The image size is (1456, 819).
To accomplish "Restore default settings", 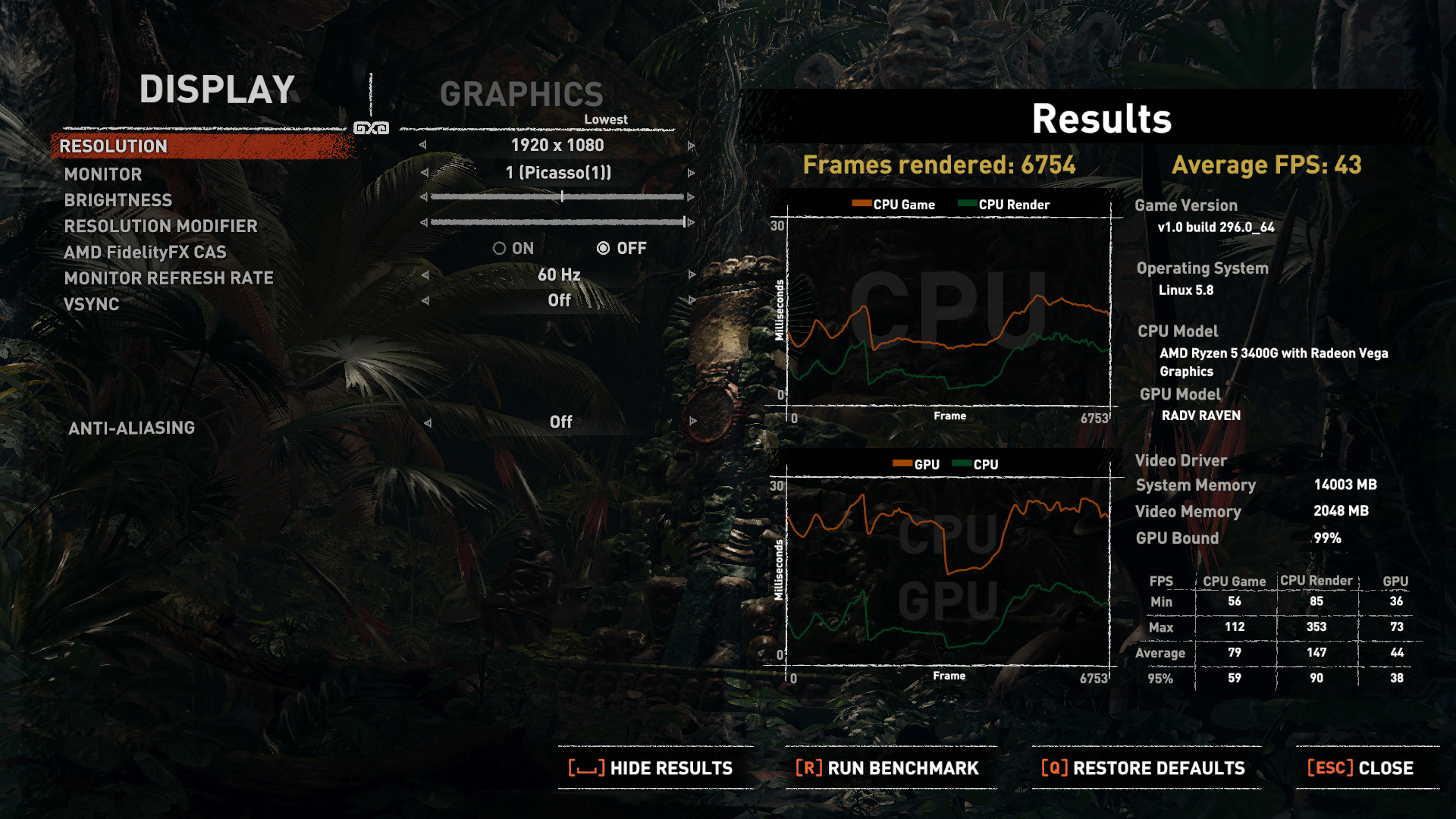I will pyautogui.click(x=1144, y=768).
